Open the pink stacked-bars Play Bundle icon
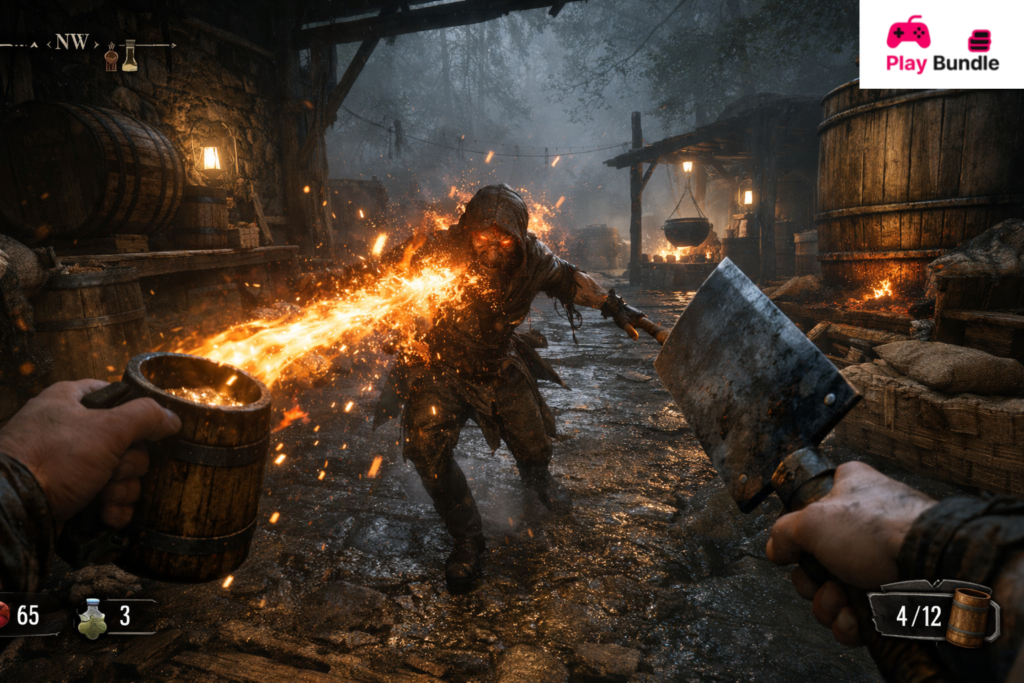The height and width of the screenshot is (683, 1024). pyautogui.click(x=979, y=40)
